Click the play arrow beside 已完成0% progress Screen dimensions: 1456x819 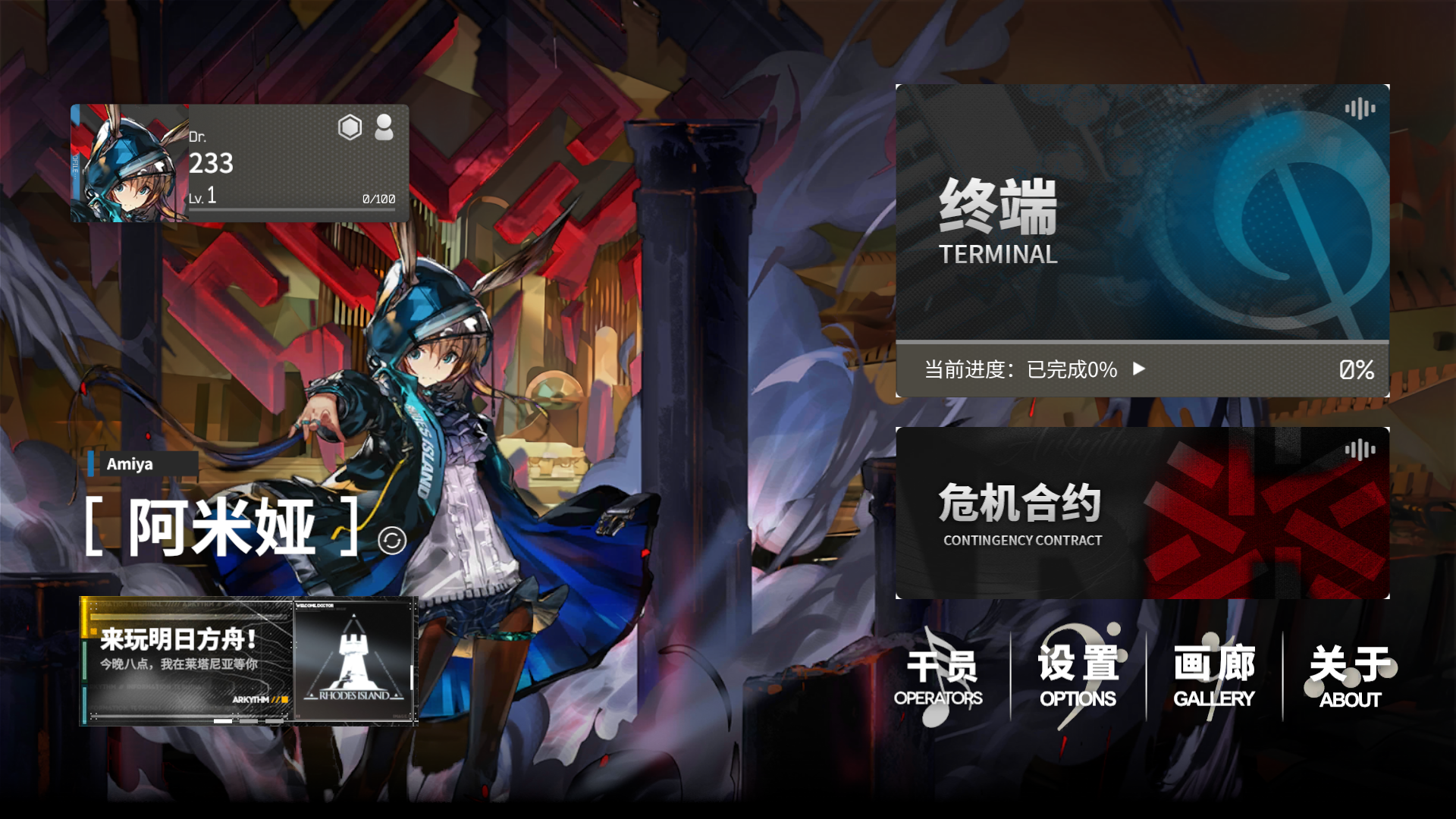pyautogui.click(x=1137, y=370)
